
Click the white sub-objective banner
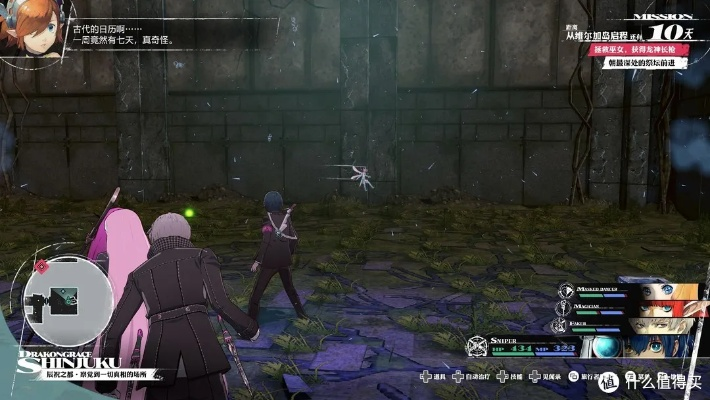click(x=647, y=63)
